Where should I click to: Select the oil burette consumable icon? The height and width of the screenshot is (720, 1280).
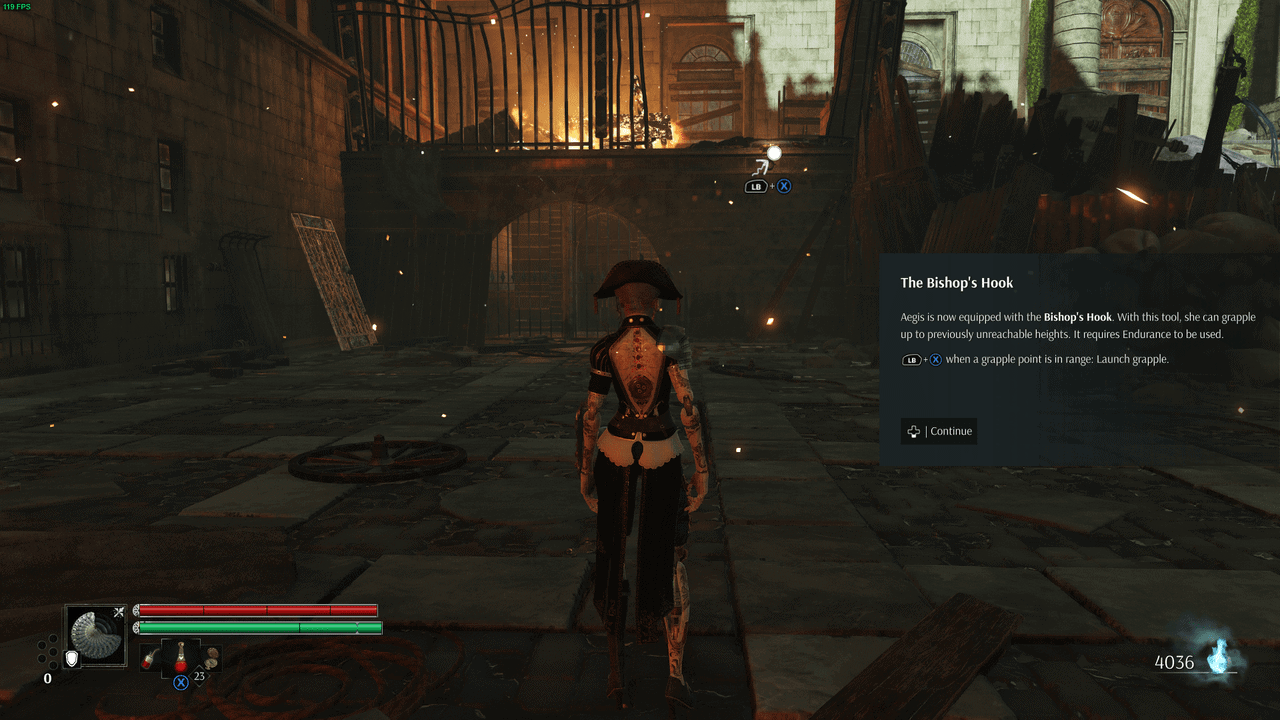[148, 658]
